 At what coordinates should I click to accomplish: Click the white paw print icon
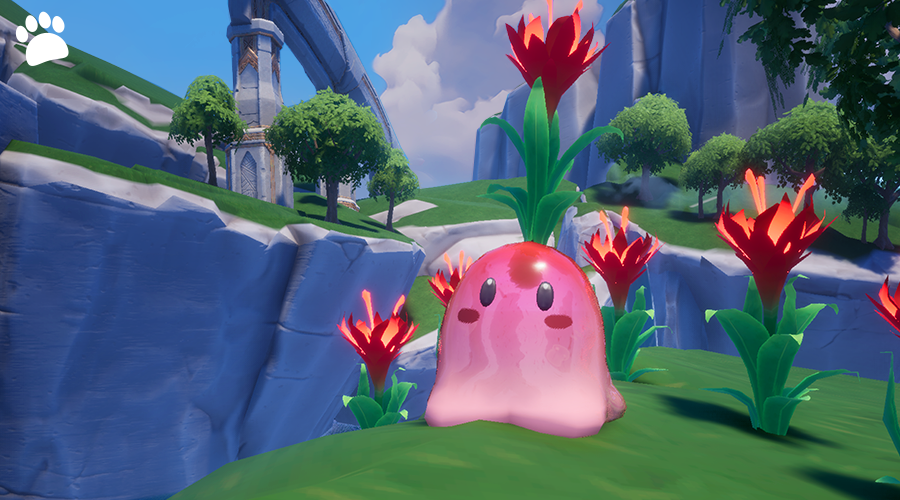(42, 40)
